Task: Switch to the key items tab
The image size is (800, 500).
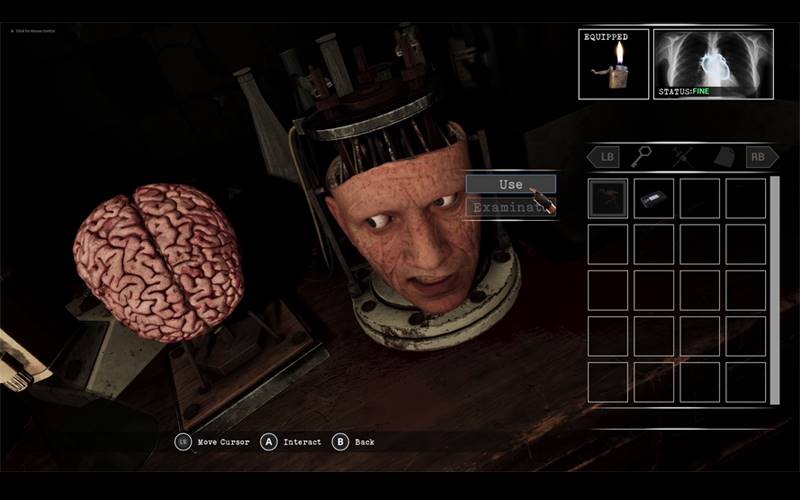Action: [x=642, y=157]
